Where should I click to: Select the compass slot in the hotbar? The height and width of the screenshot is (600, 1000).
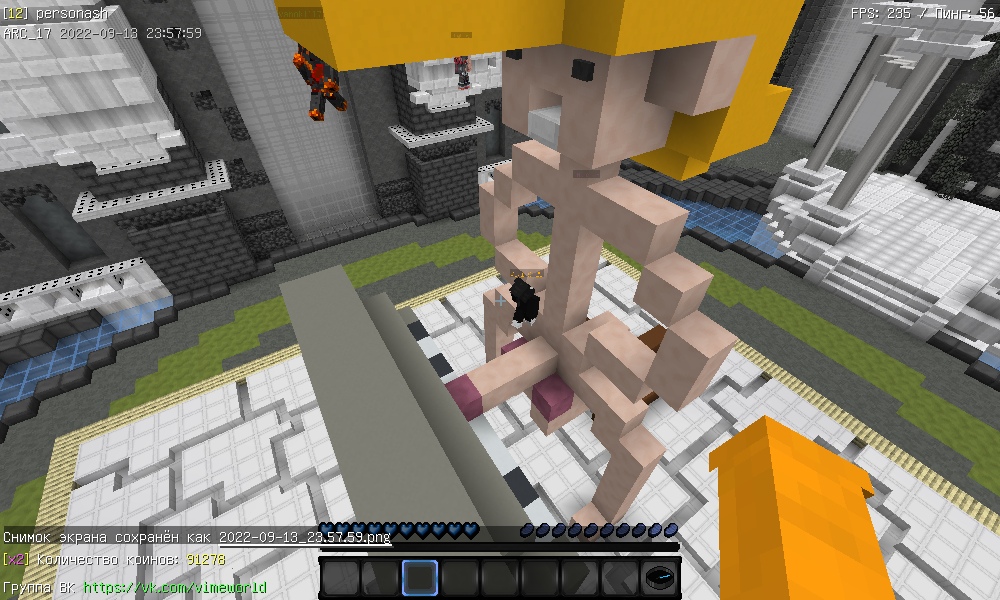pyautogui.click(x=659, y=578)
